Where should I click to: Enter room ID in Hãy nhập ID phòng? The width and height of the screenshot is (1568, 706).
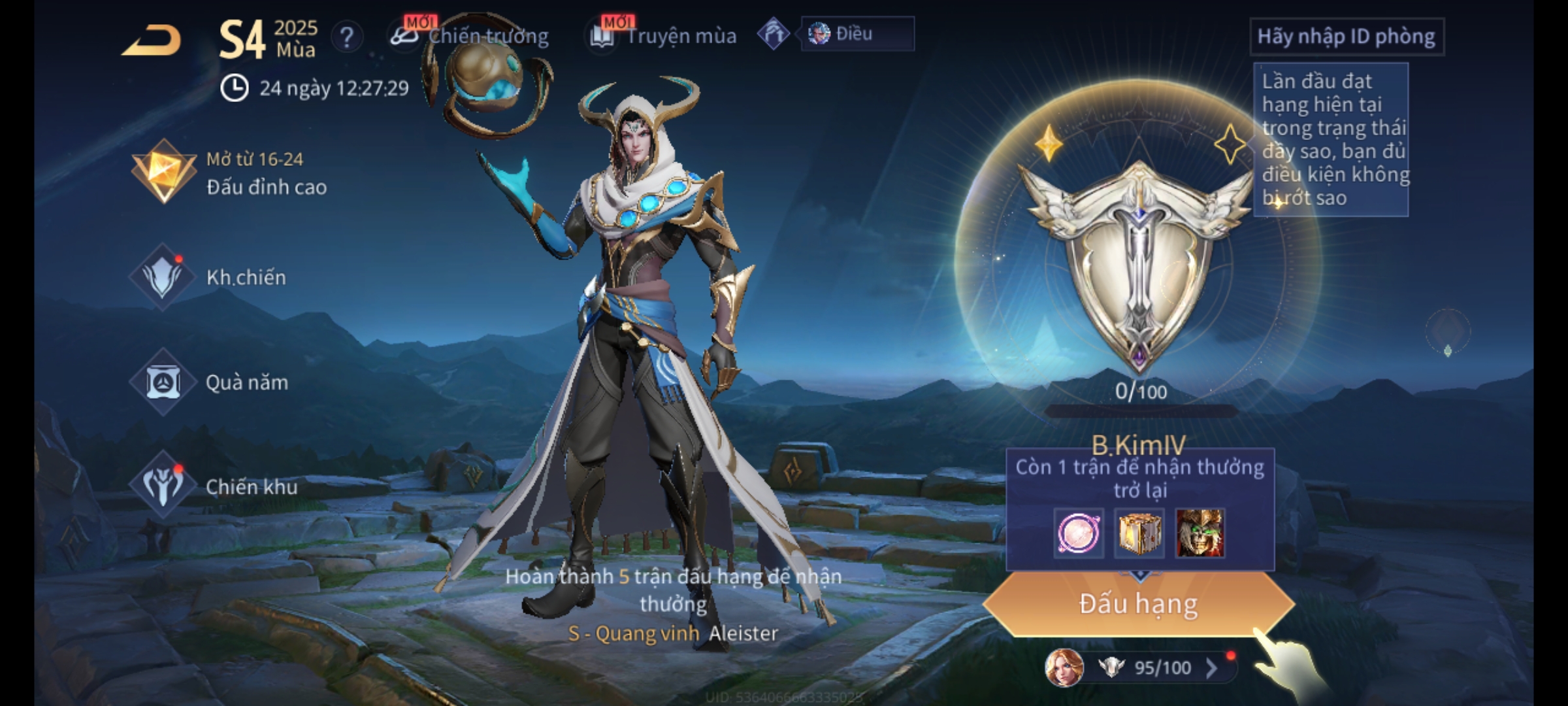point(1346,37)
